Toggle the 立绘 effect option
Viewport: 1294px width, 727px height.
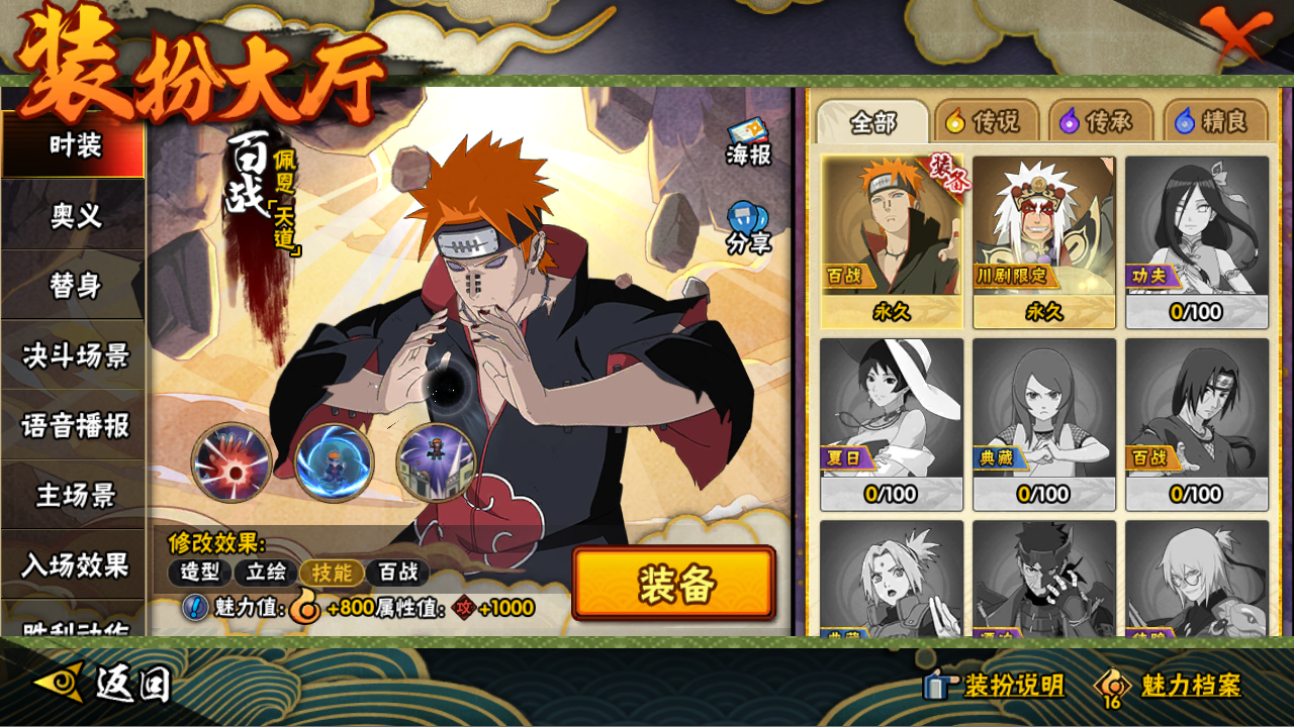click(266, 573)
